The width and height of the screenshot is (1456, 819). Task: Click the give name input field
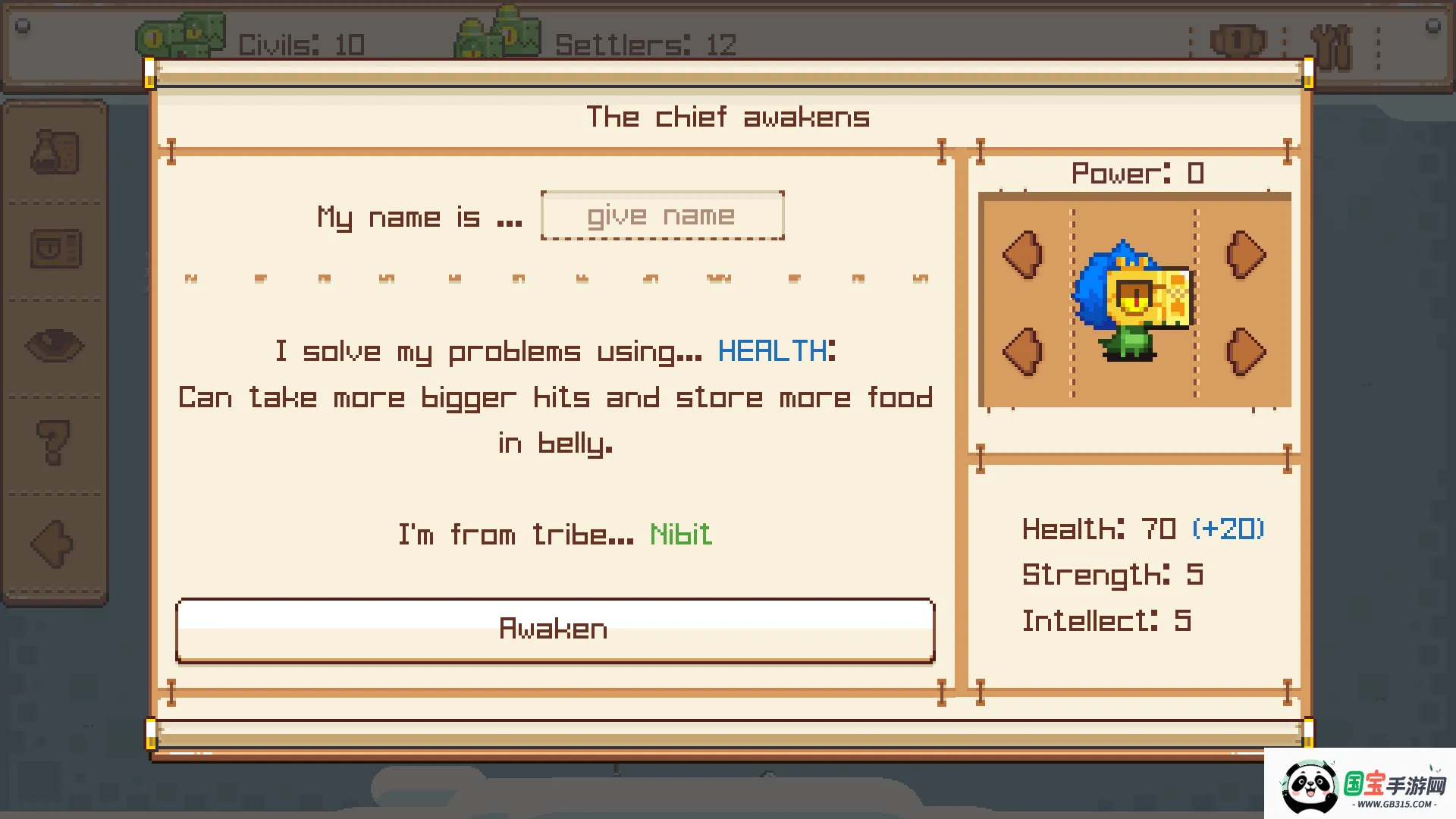[661, 215]
